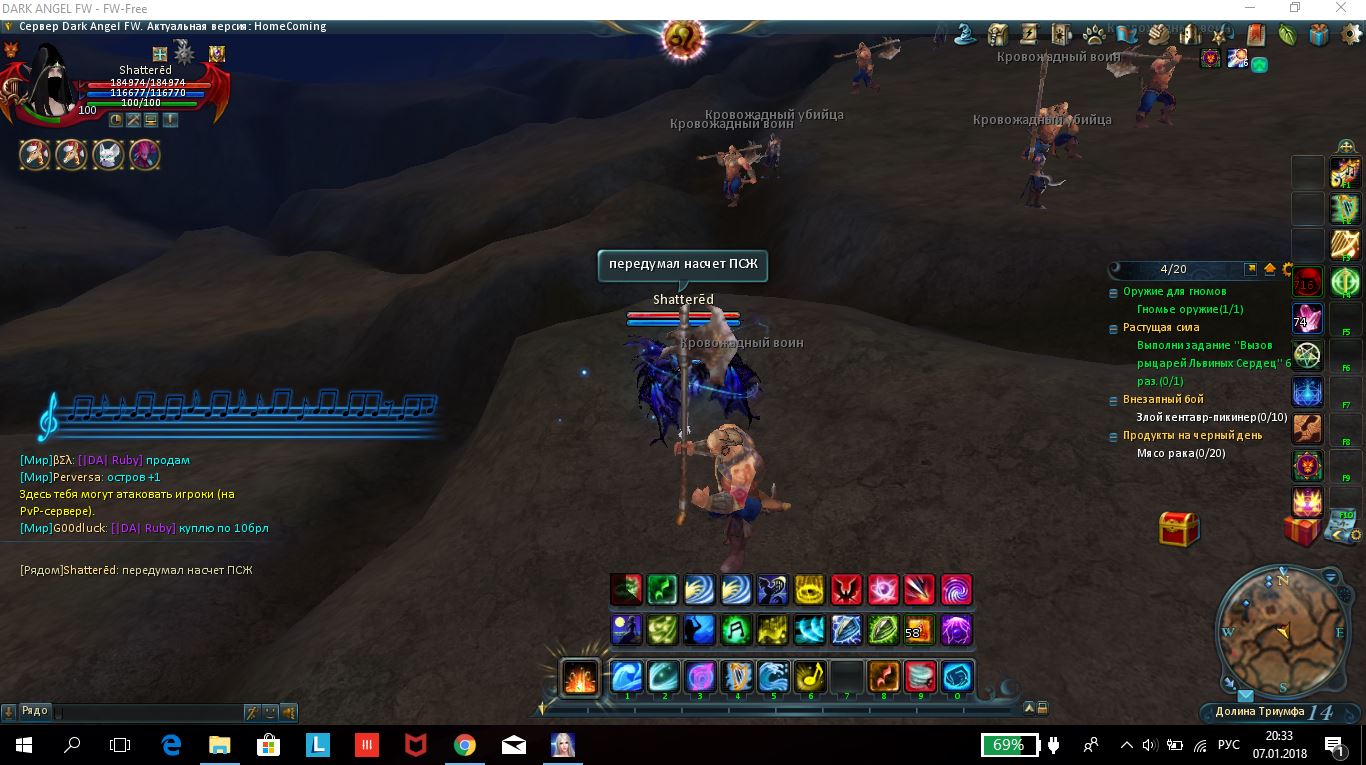Click the chat text input field
This screenshot has height=765, width=1366.
pos(150,712)
